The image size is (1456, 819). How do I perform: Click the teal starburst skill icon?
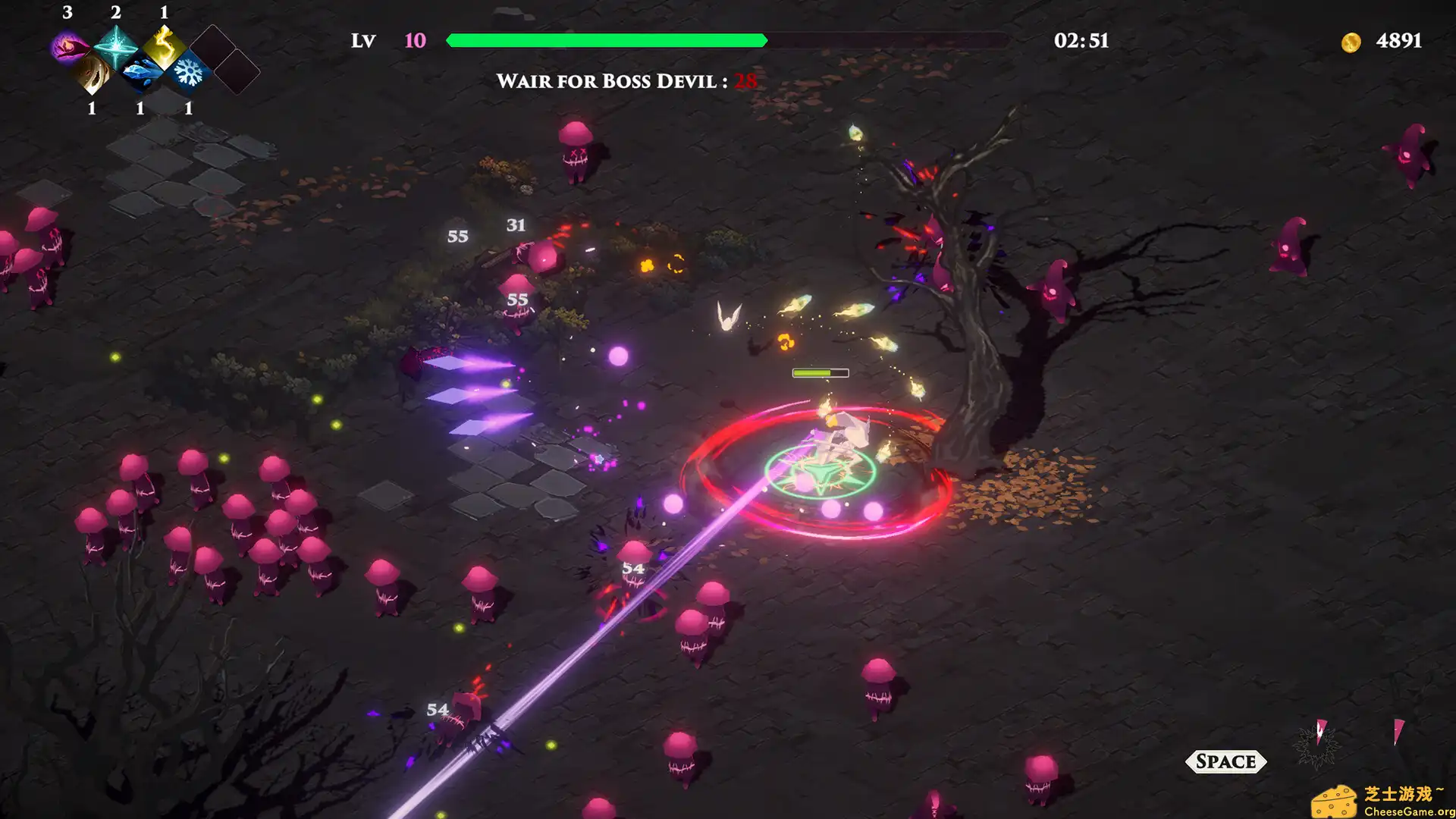[115, 47]
